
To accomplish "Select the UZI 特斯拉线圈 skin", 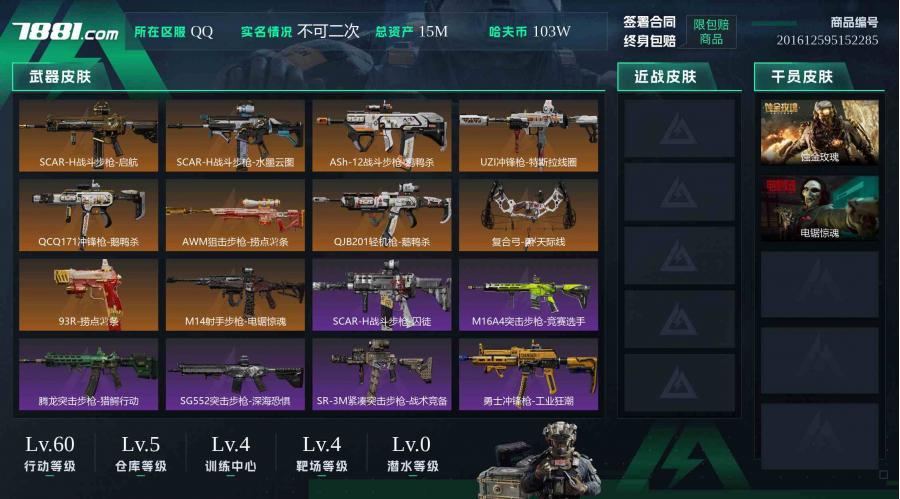I will (529, 134).
